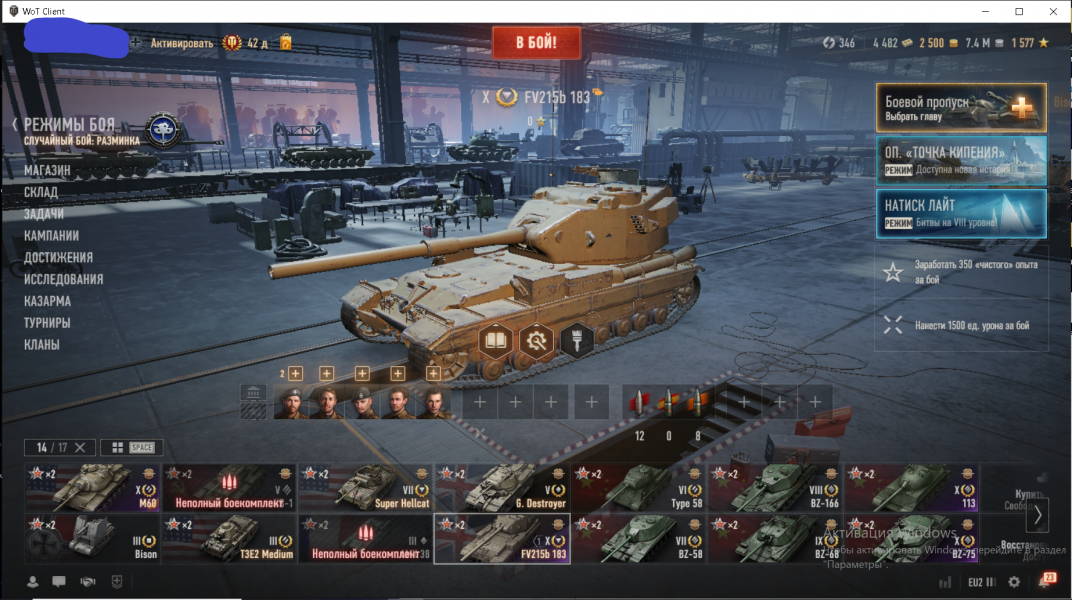Viewport: 1072px width, 600px height.
Task: Select the Super Hellcat tank card
Action: pos(365,487)
